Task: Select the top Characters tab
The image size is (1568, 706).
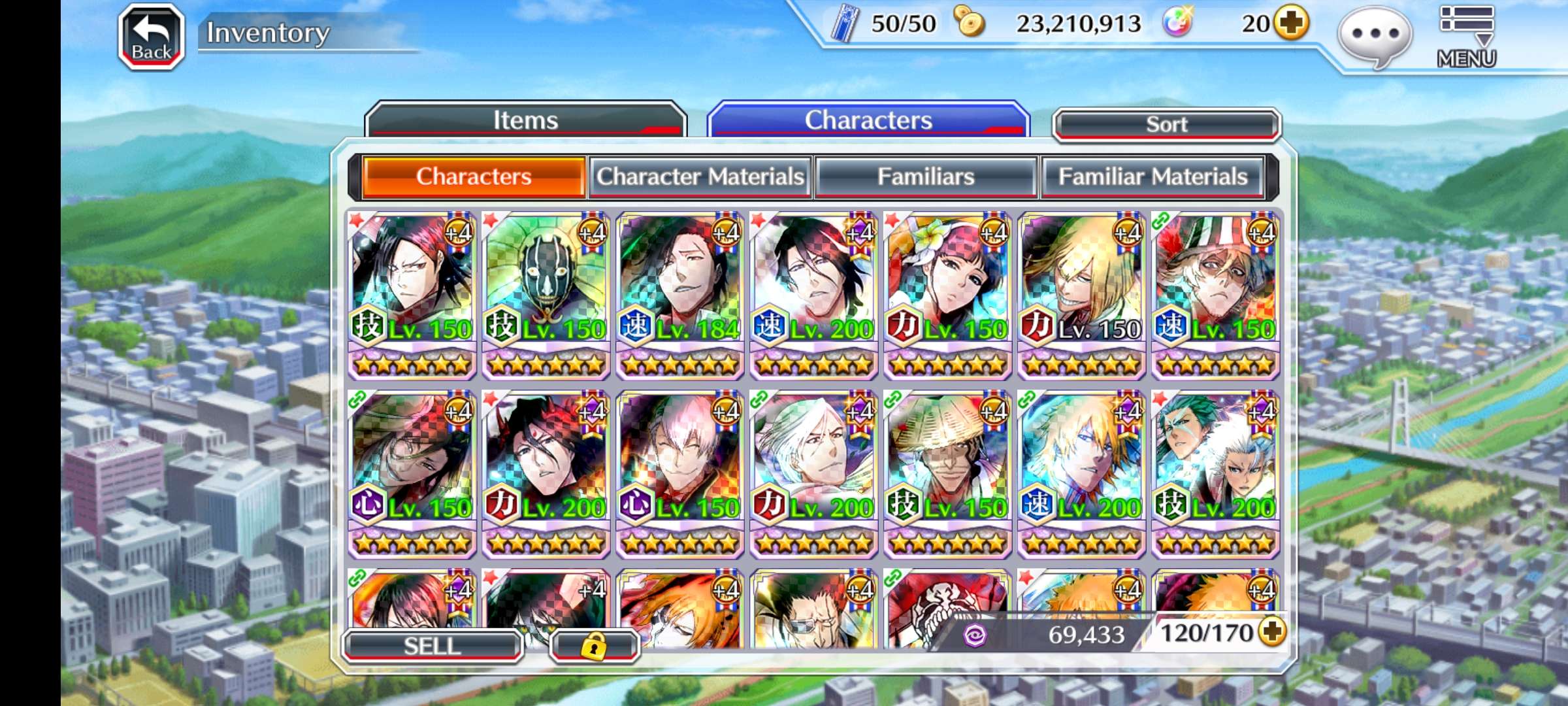Action: [x=868, y=120]
